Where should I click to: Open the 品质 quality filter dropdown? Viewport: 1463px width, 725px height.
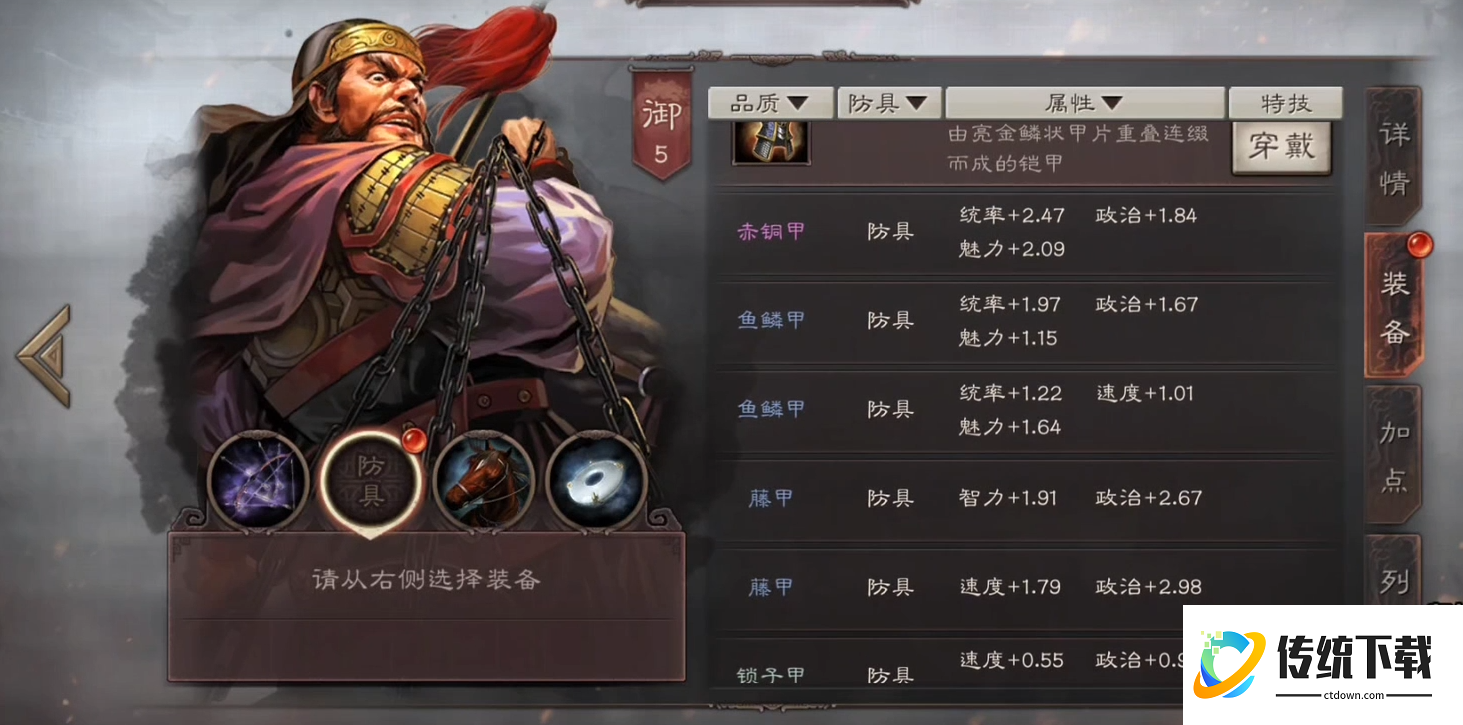770,102
